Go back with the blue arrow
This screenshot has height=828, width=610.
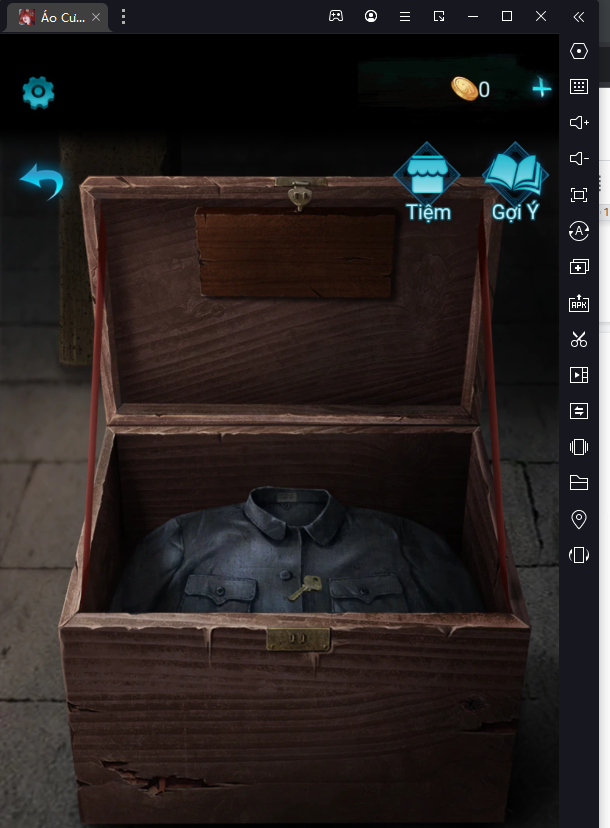coord(42,183)
